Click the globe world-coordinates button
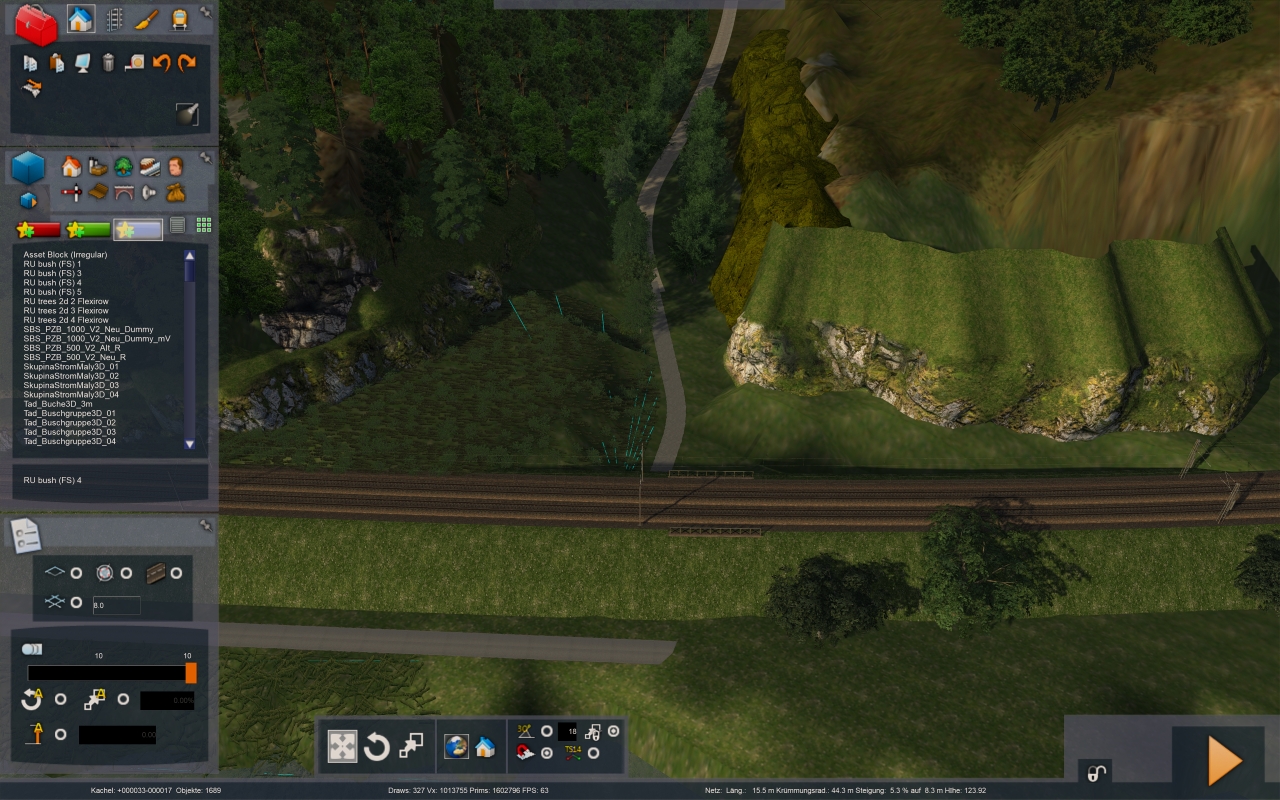Viewport: 1280px width, 800px height. click(x=456, y=746)
